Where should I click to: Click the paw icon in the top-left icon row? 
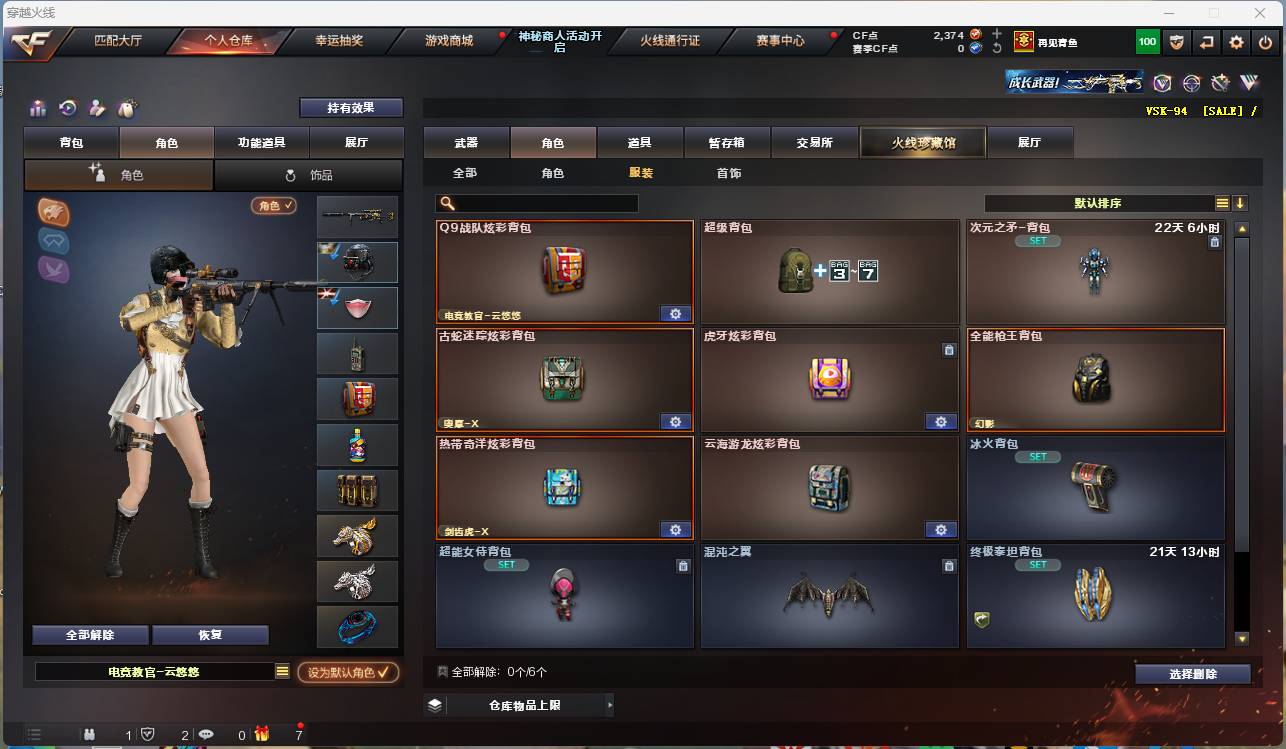(x=125, y=108)
